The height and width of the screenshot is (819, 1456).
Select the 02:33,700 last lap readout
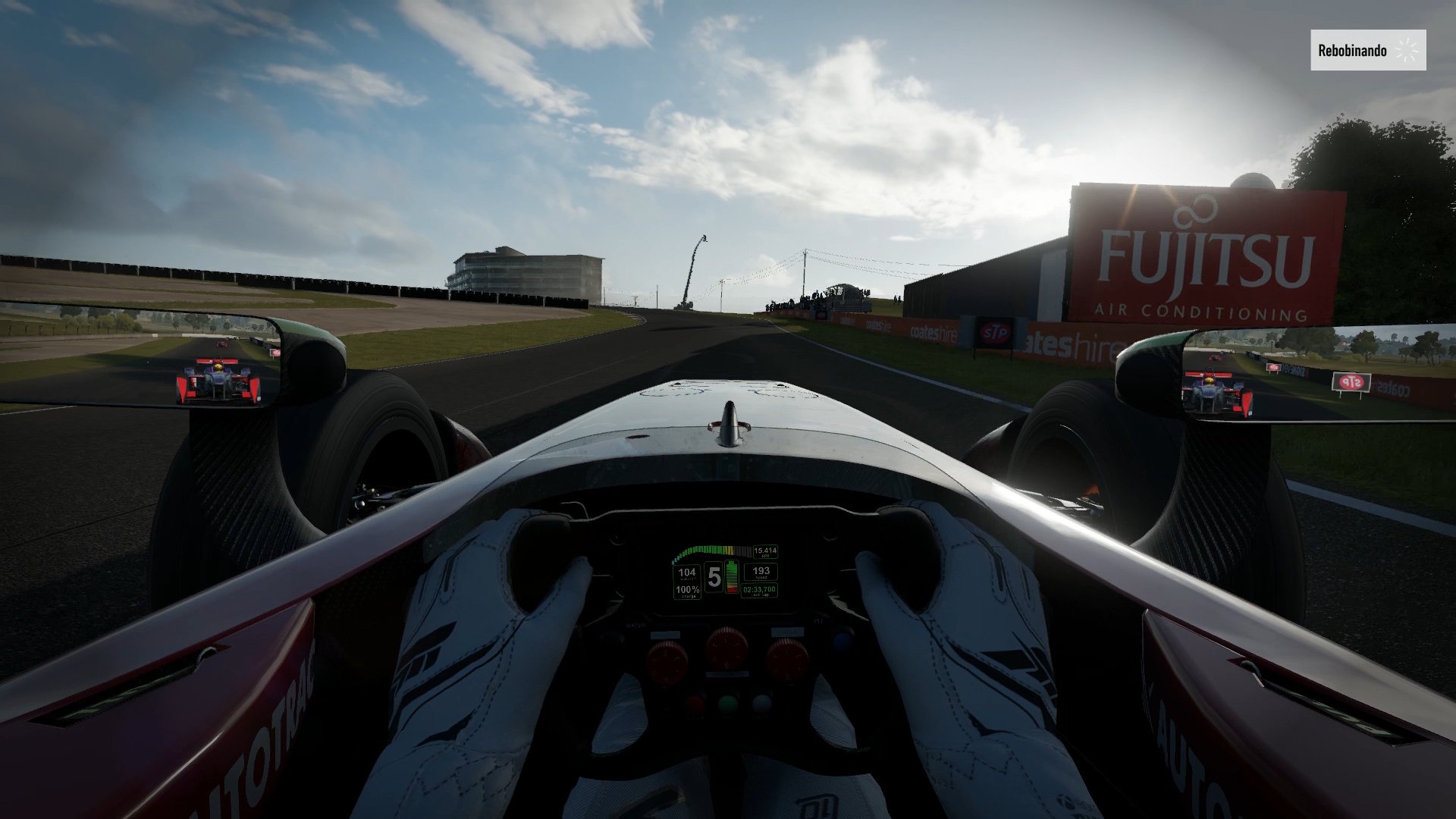click(x=759, y=590)
